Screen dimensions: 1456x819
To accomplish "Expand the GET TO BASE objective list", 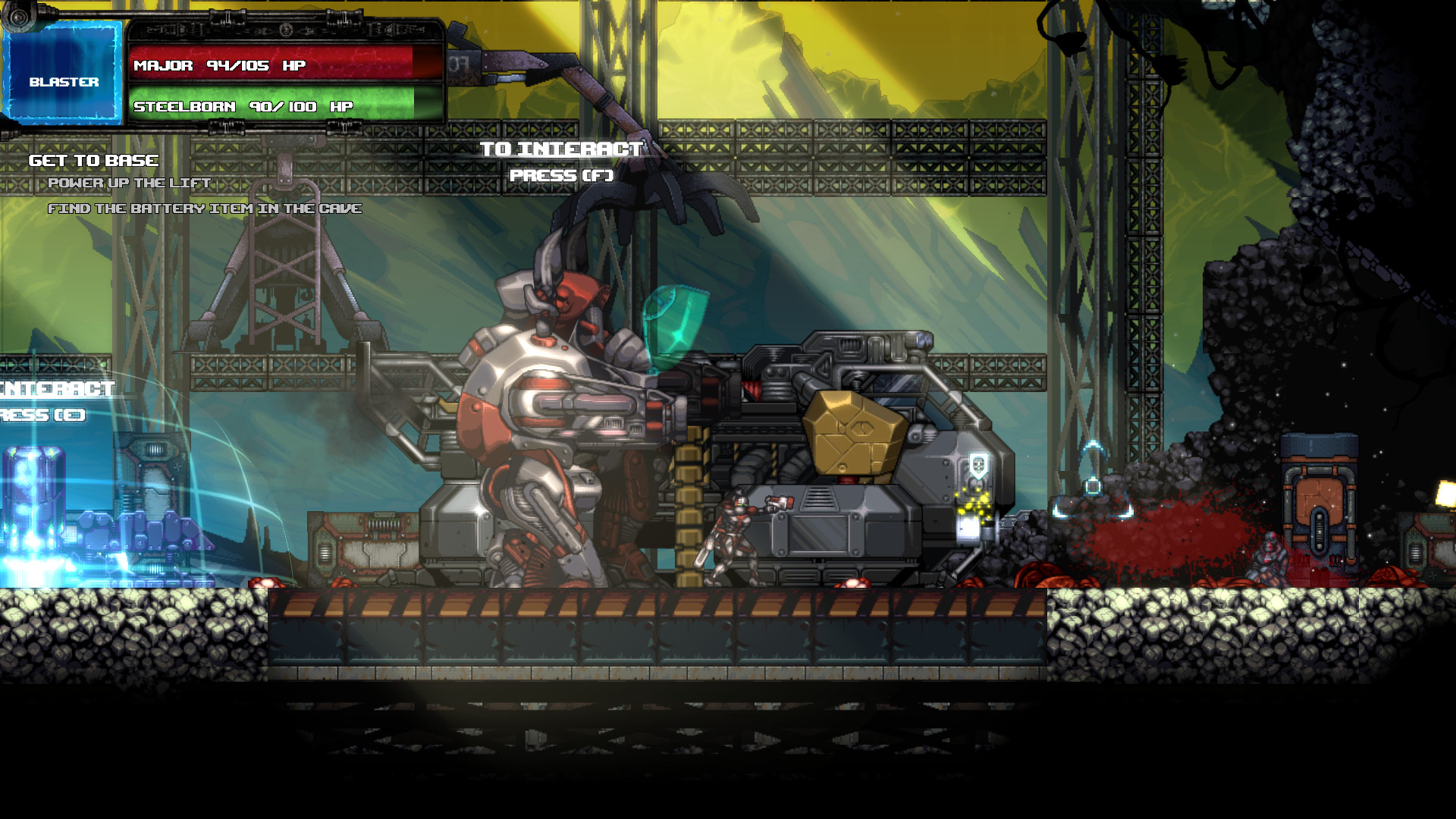I will [93, 160].
